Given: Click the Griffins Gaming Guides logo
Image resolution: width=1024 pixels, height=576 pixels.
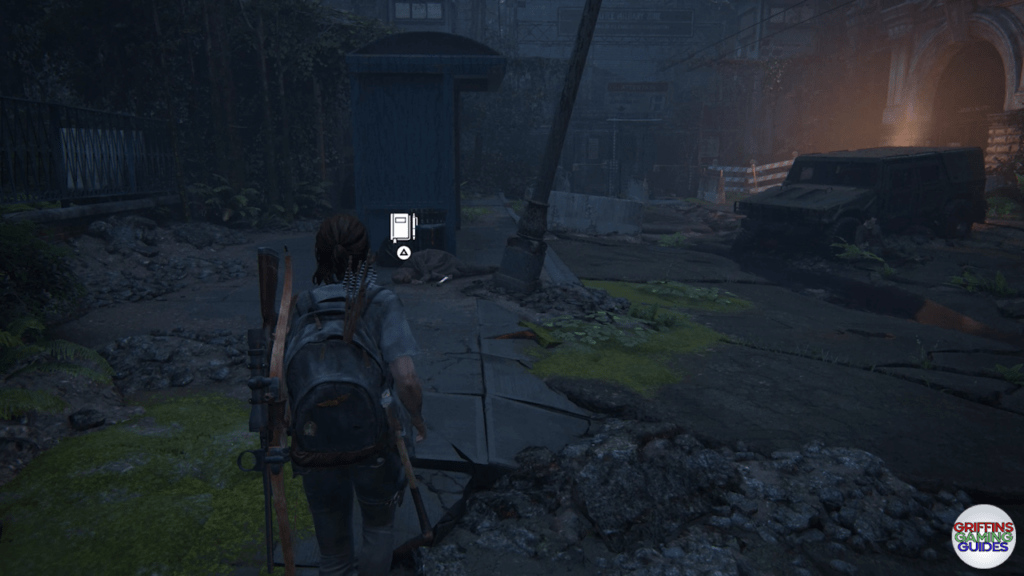Looking at the screenshot, I should point(983,536).
